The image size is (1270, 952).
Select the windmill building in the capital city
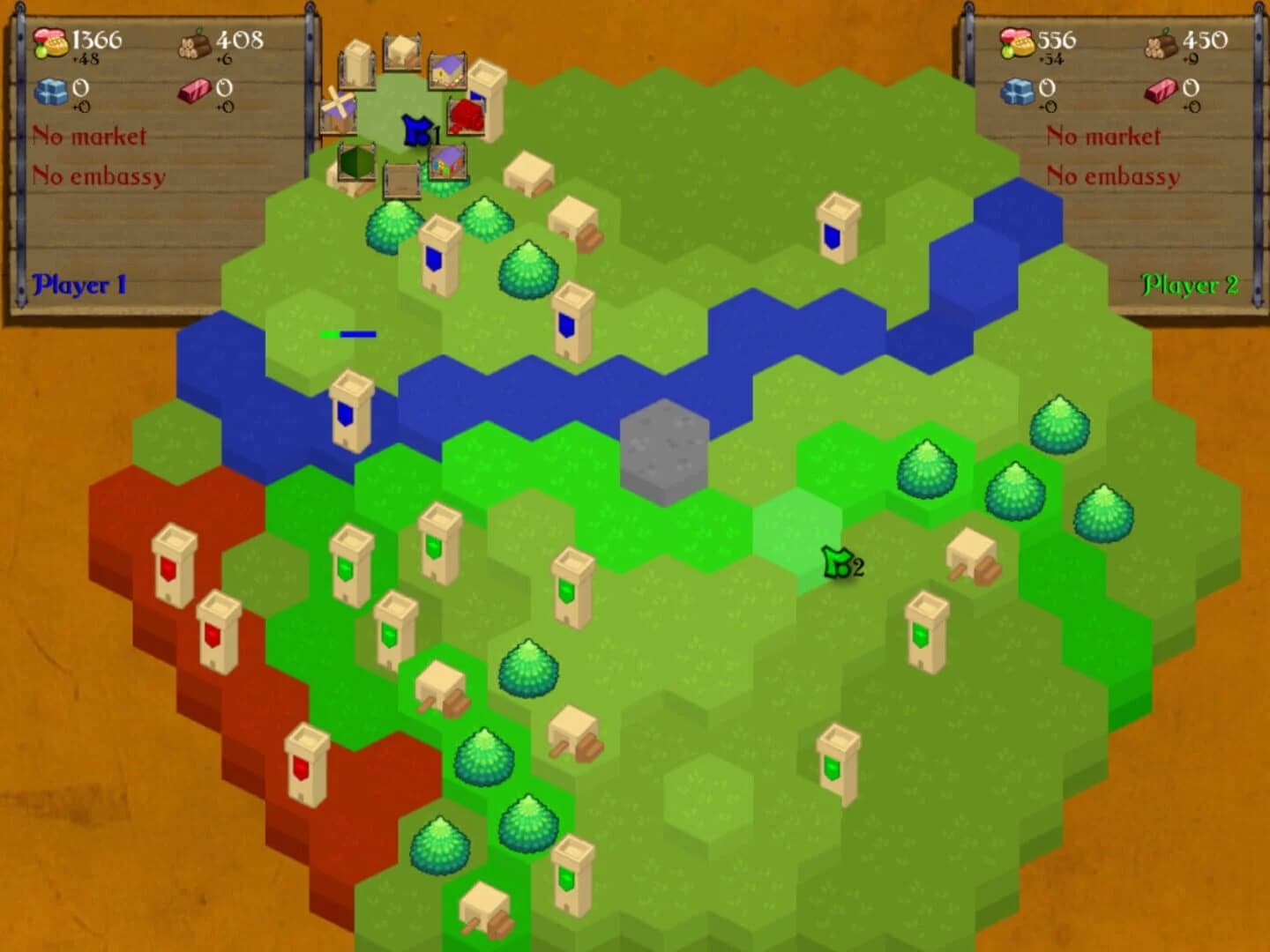pos(339,108)
